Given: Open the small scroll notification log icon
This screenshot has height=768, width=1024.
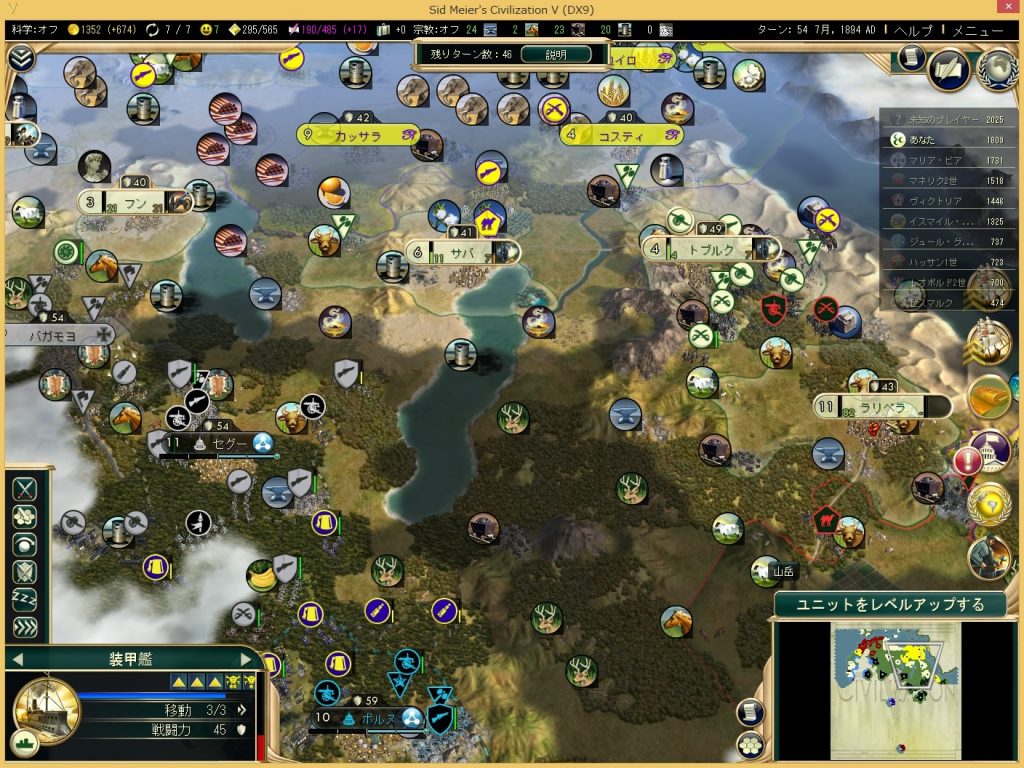Looking at the screenshot, I should (909, 57).
